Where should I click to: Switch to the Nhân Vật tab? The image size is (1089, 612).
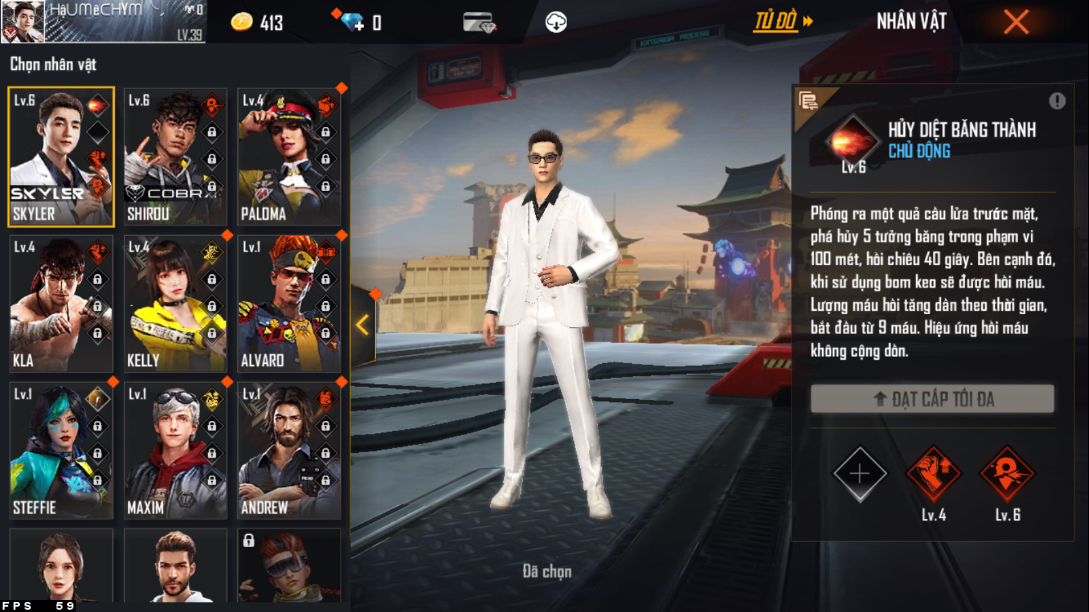tap(911, 21)
